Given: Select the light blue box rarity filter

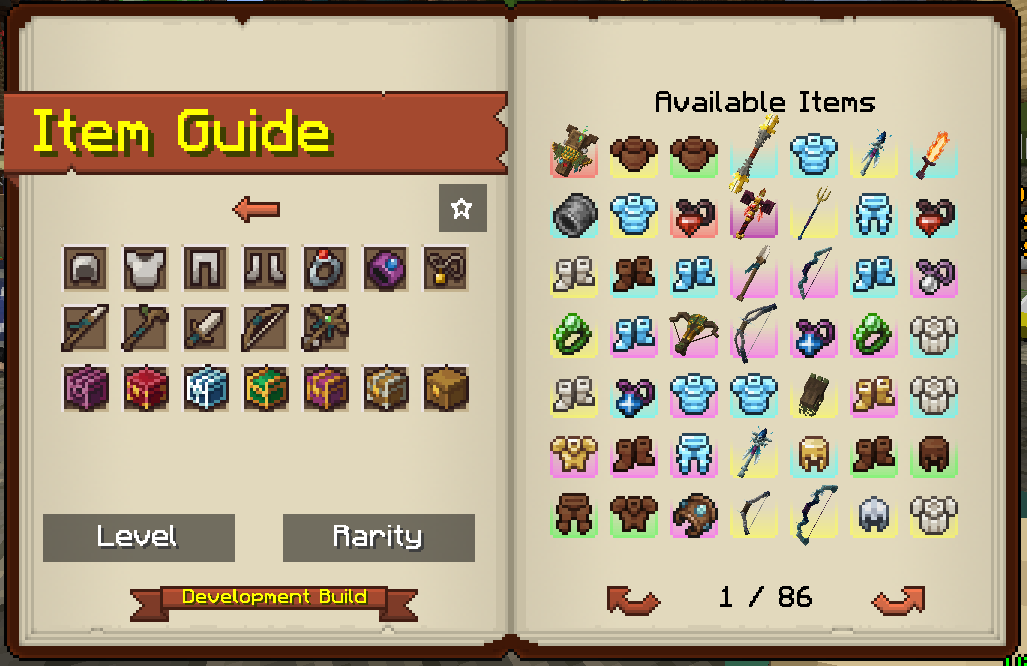Looking at the screenshot, I should click(x=205, y=388).
